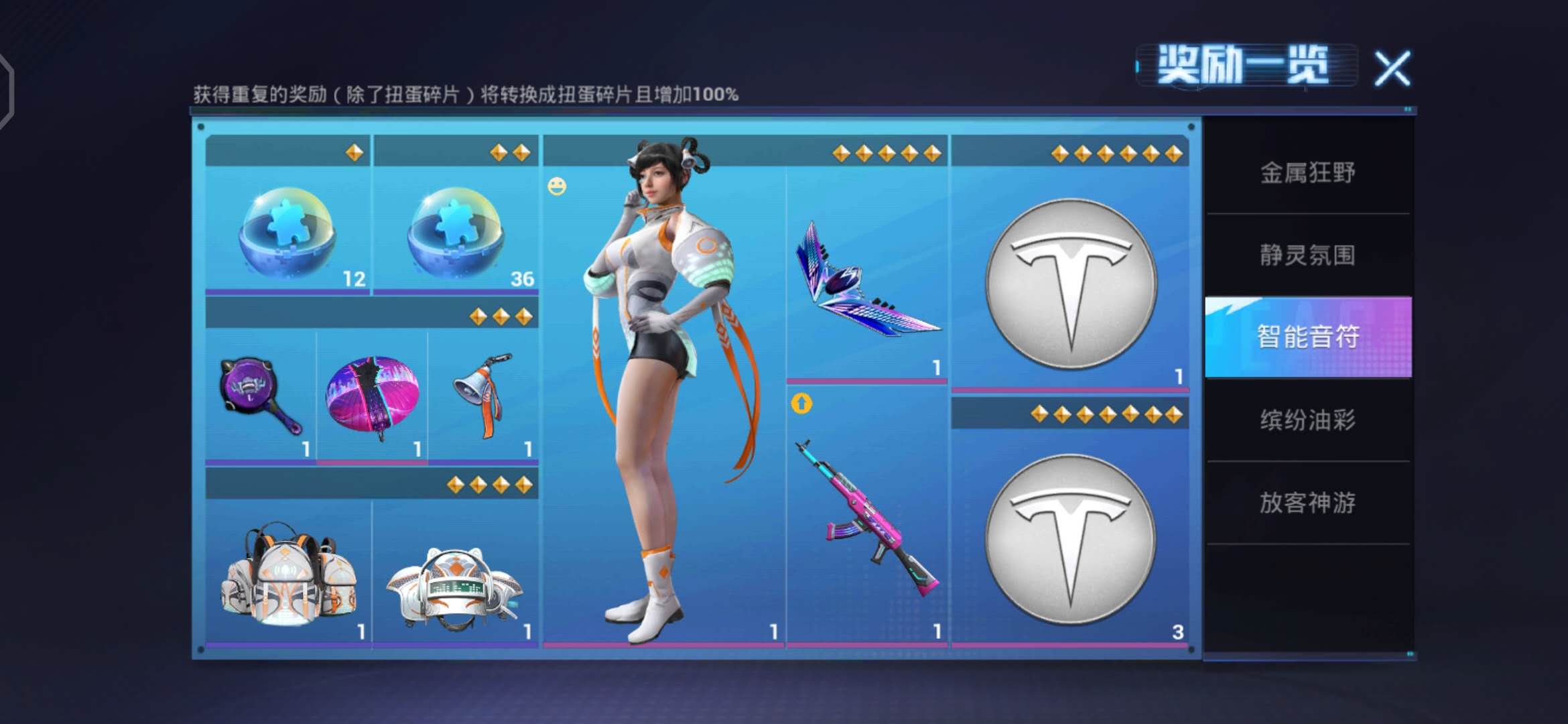Select the Tesla emblem with quantity 3
The width and height of the screenshot is (1568, 724).
click(x=1070, y=540)
